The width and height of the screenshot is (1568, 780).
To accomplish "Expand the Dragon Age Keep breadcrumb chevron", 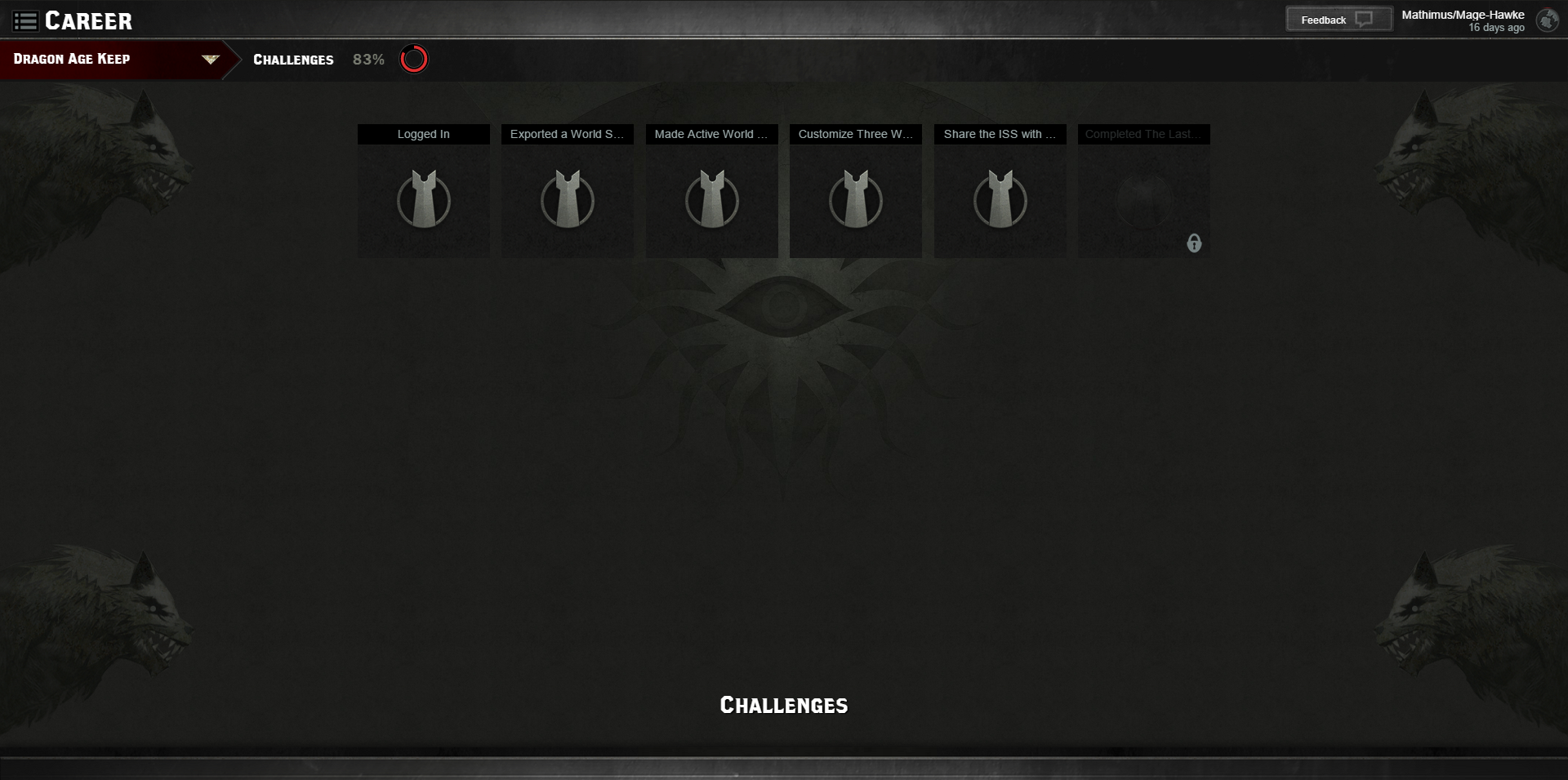I will click(210, 59).
